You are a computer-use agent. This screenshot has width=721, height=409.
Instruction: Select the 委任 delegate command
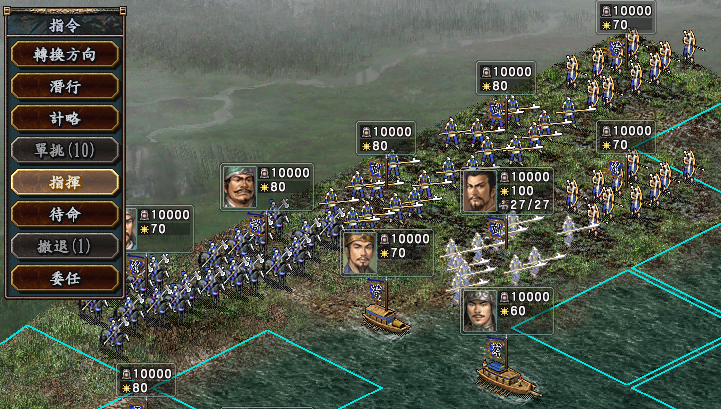[x=64, y=277]
